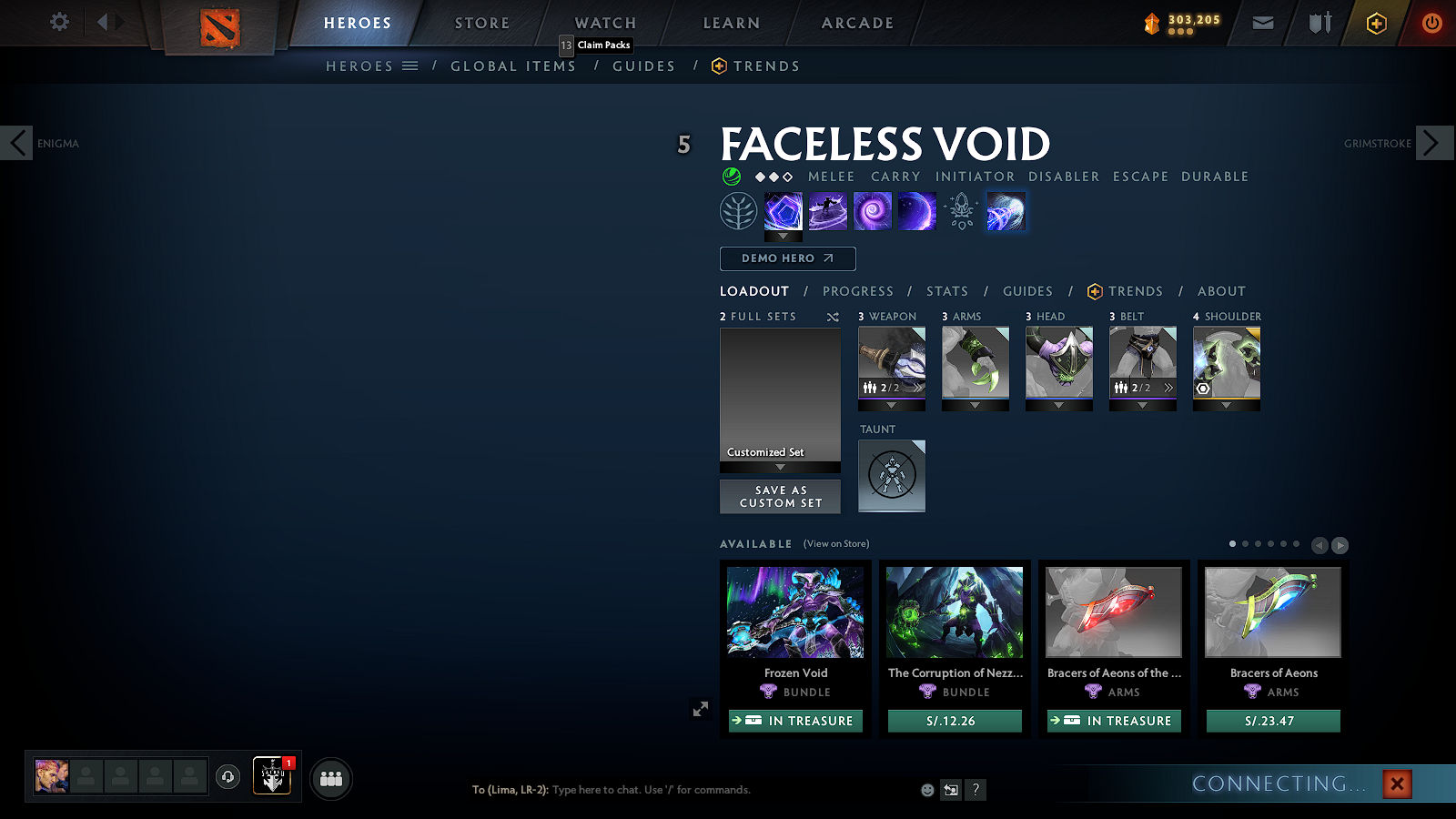
Task: Expand the Head slot dropdown arrow
Action: point(1058,404)
